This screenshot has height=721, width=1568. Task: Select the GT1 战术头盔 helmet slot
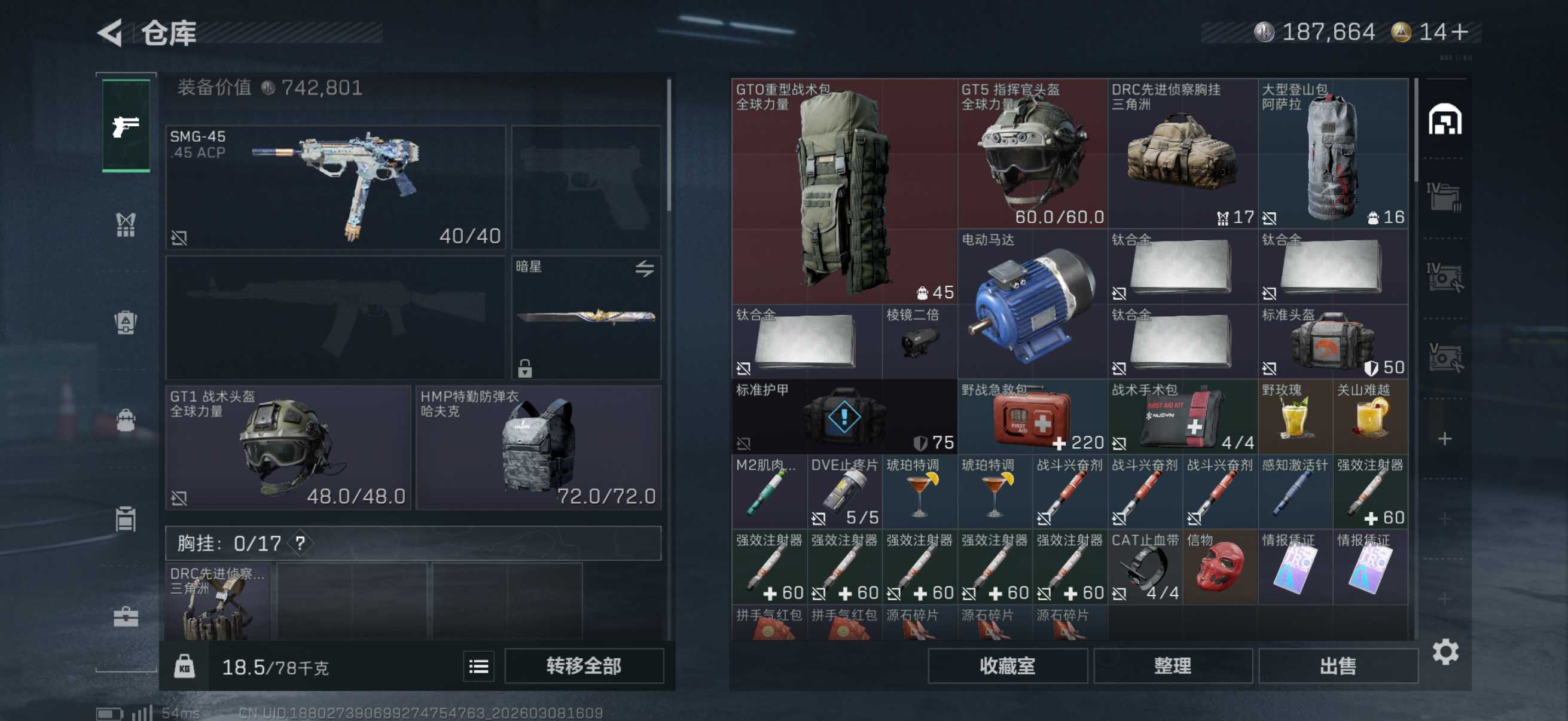[288, 447]
